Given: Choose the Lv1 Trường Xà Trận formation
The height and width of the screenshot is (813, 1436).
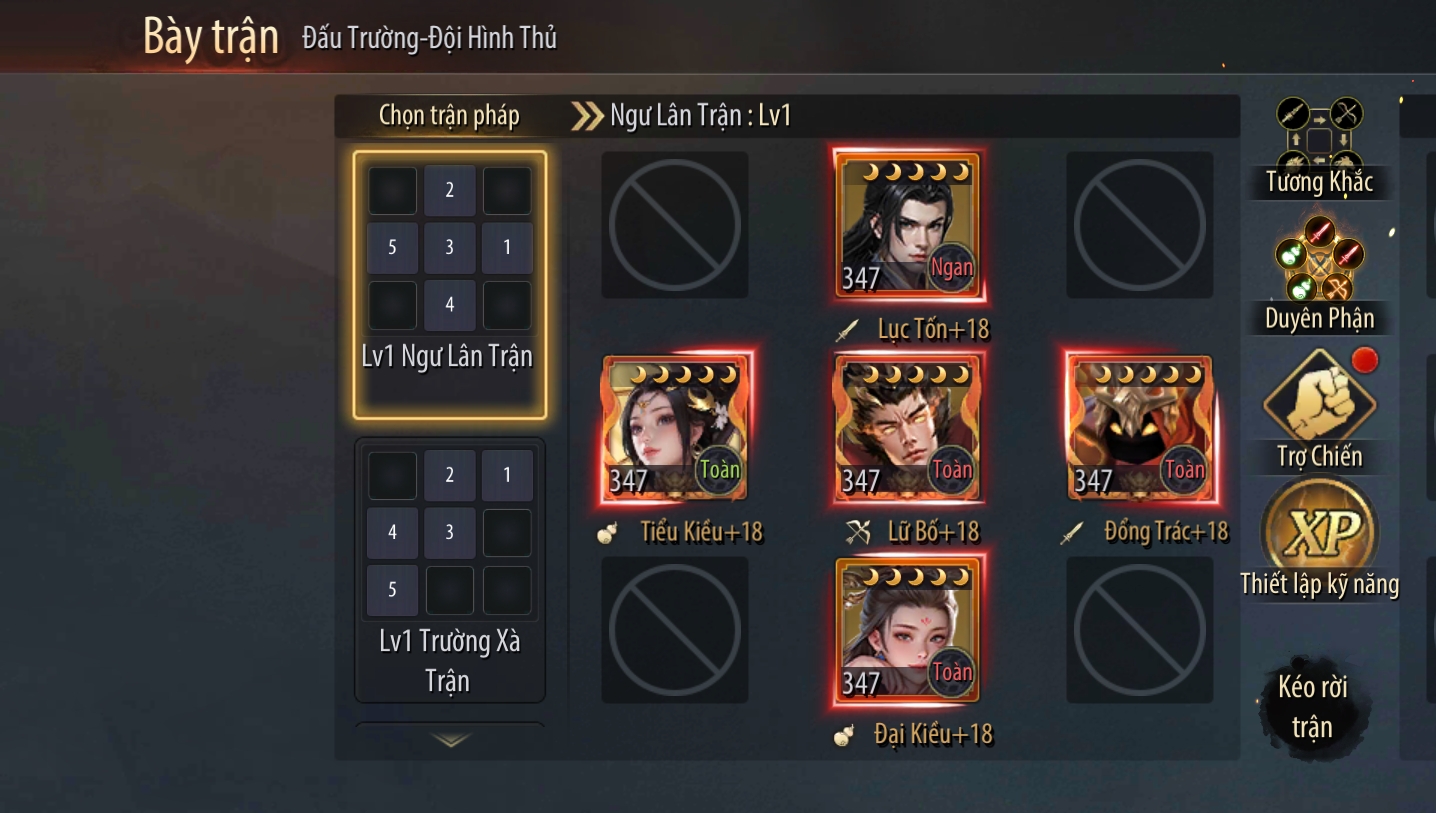Looking at the screenshot, I should pos(449,569).
